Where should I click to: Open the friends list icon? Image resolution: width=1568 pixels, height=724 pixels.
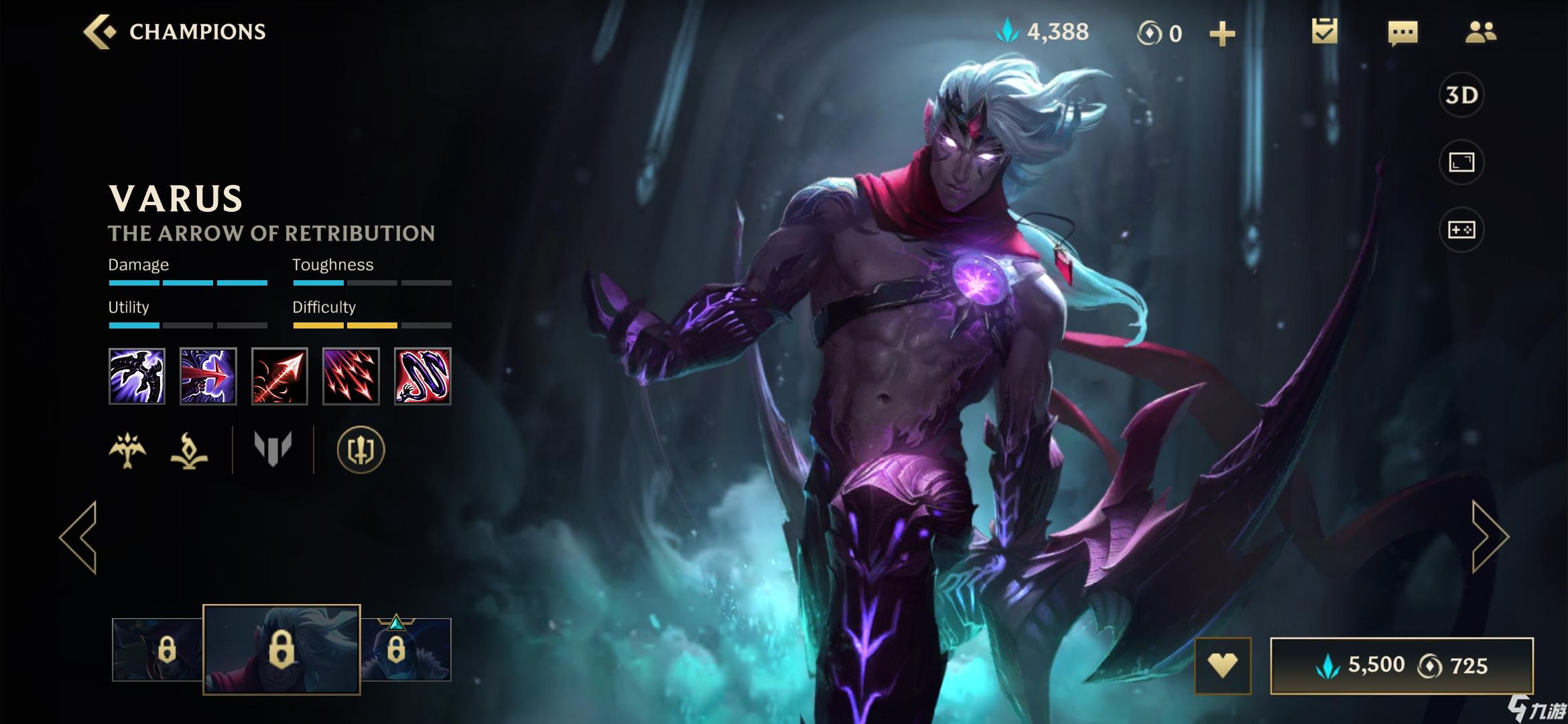[x=1480, y=32]
